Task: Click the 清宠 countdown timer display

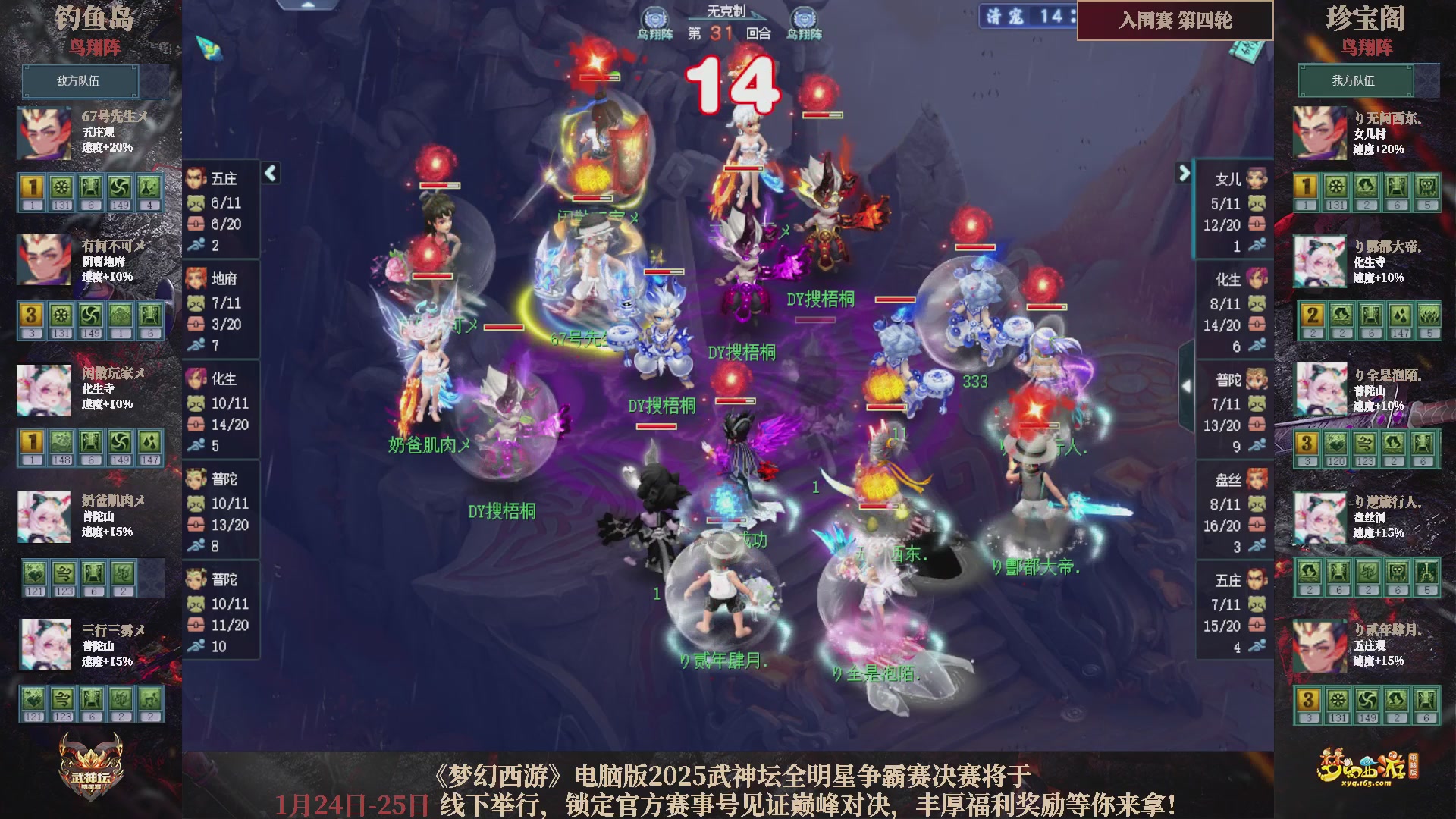Action: (1025, 17)
